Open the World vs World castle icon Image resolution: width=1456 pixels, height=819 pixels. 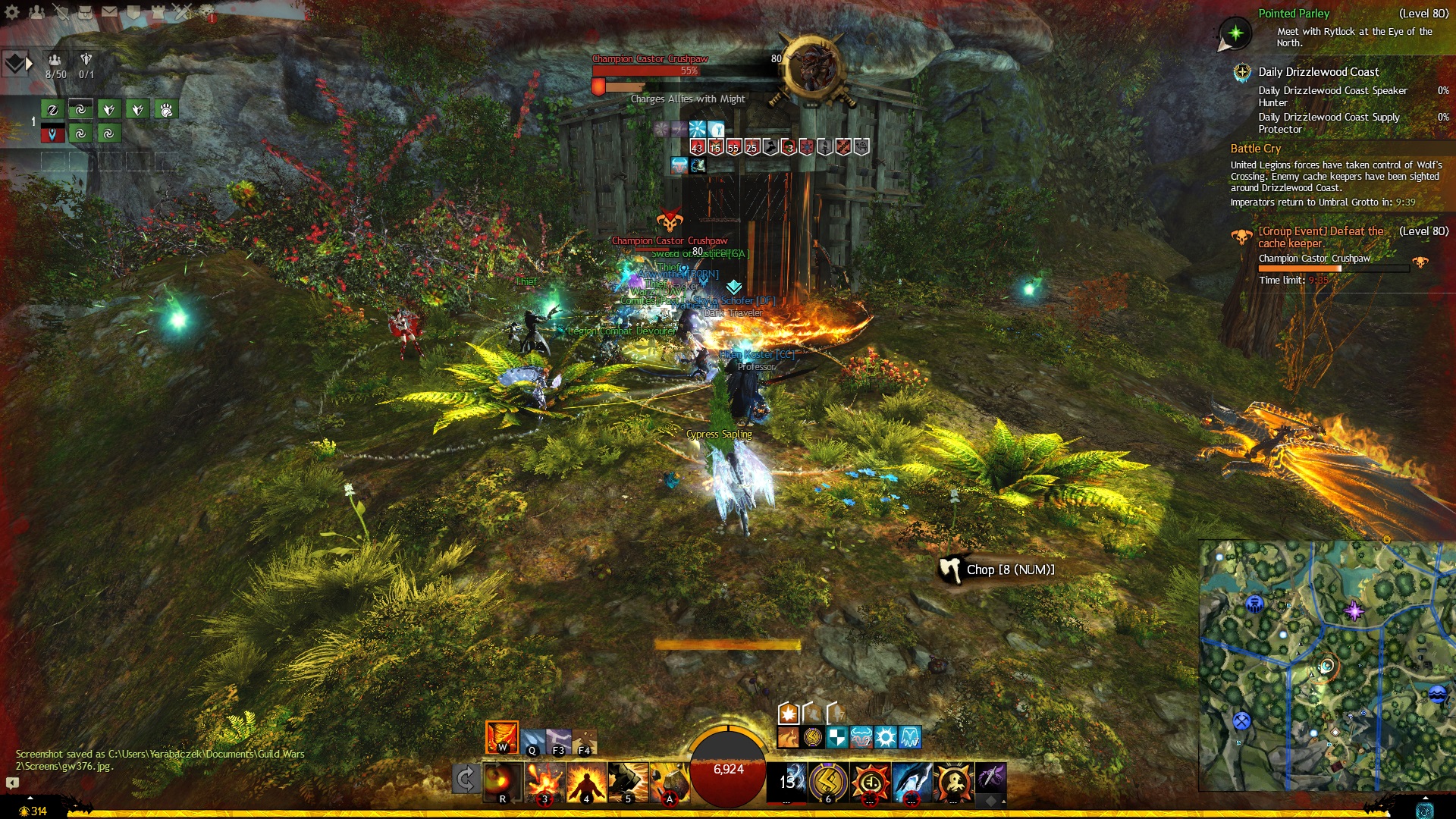(158, 12)
